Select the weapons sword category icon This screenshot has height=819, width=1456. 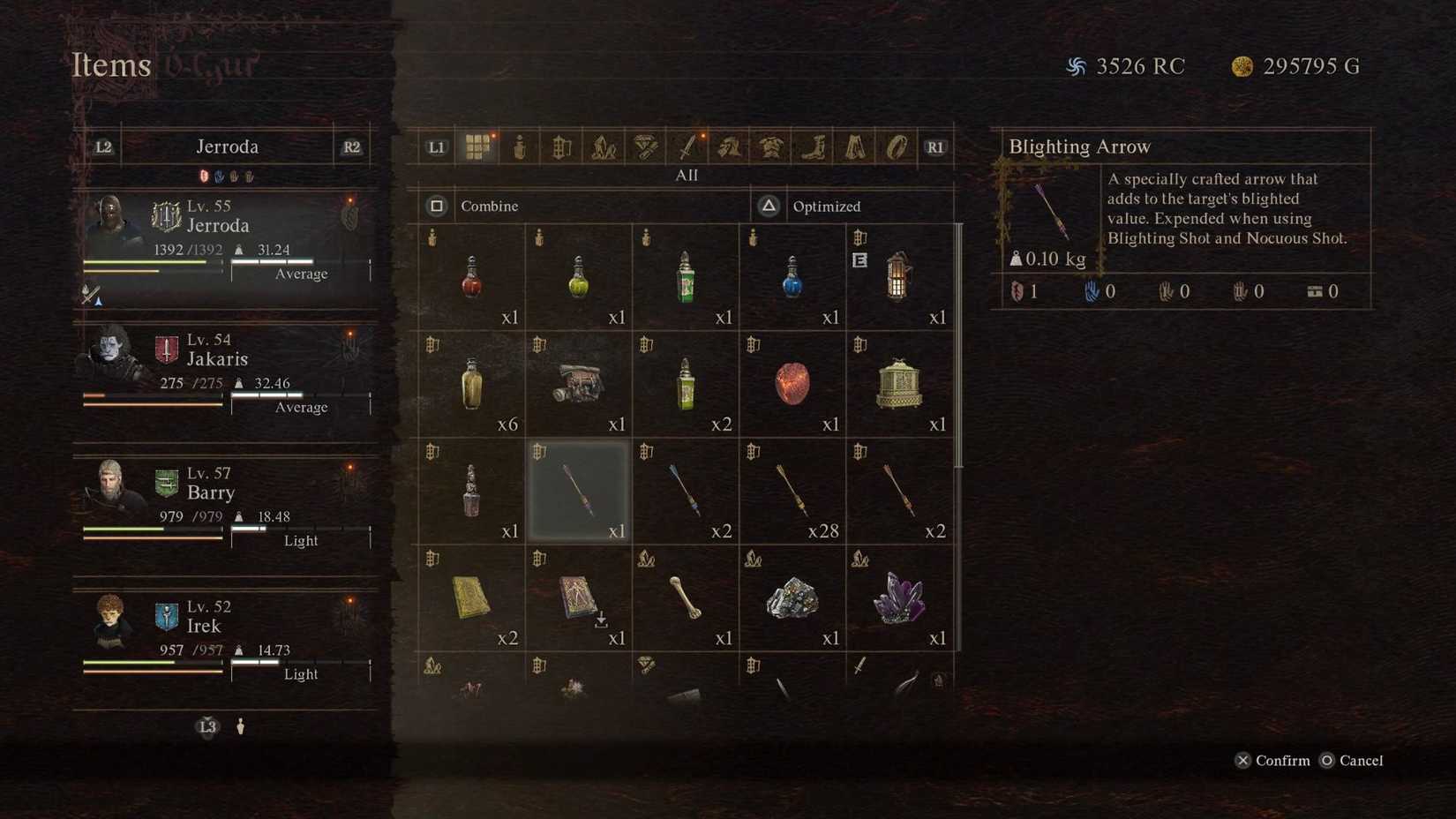(x=687, y=147)
